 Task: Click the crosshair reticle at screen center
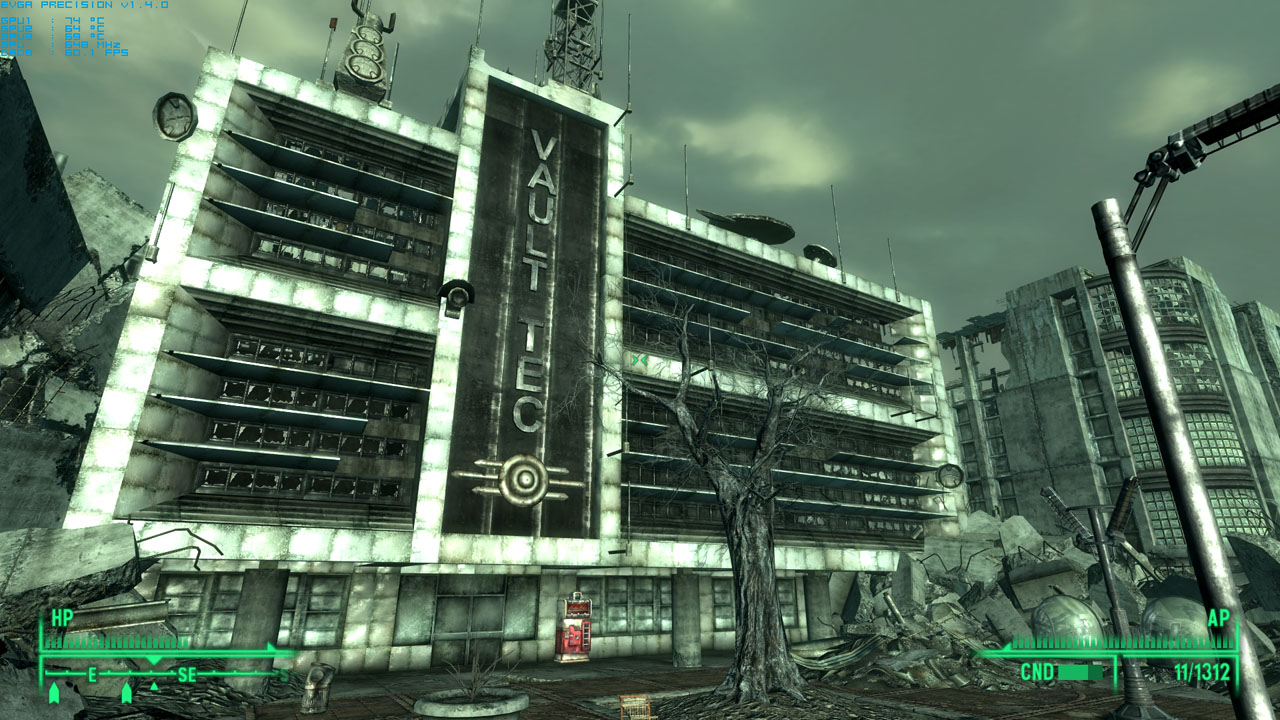640,360
